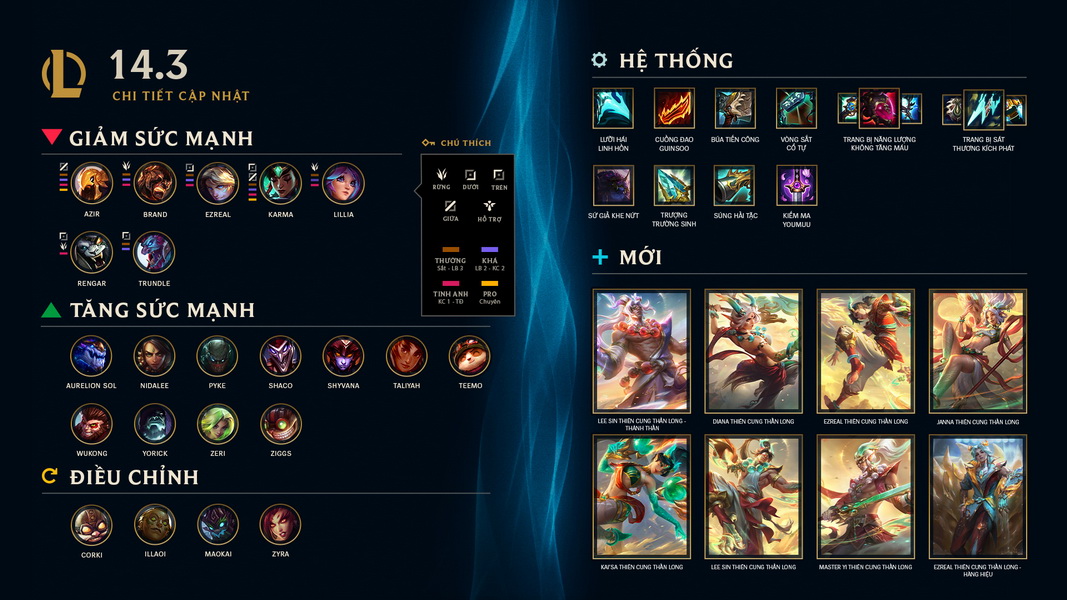The width and height of the screenshot is (1067, 600).
Task: Click the Ziggs champion portrait
Action: (280, 424)
